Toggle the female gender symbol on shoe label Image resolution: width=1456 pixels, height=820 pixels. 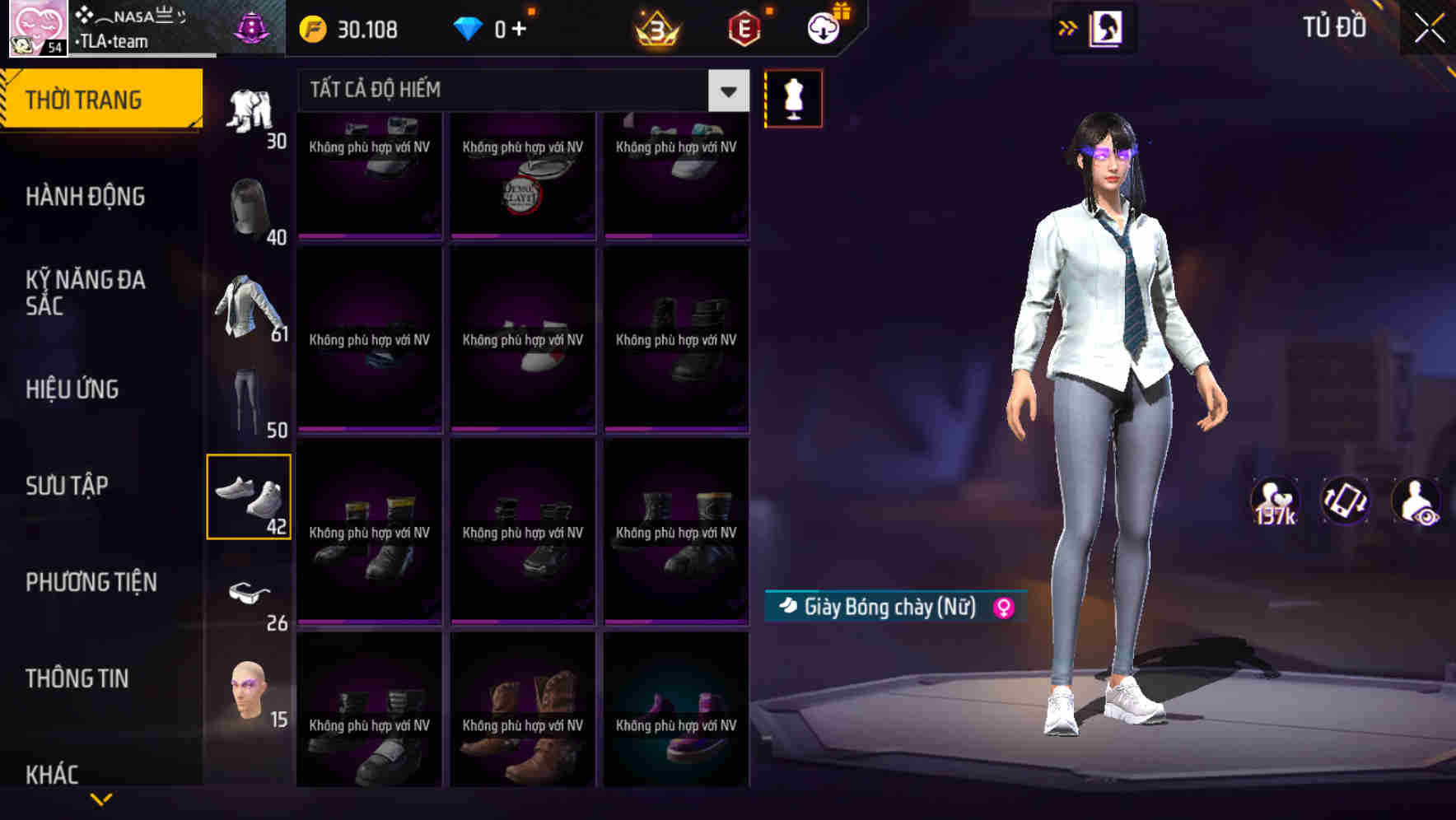[1004, 608]
